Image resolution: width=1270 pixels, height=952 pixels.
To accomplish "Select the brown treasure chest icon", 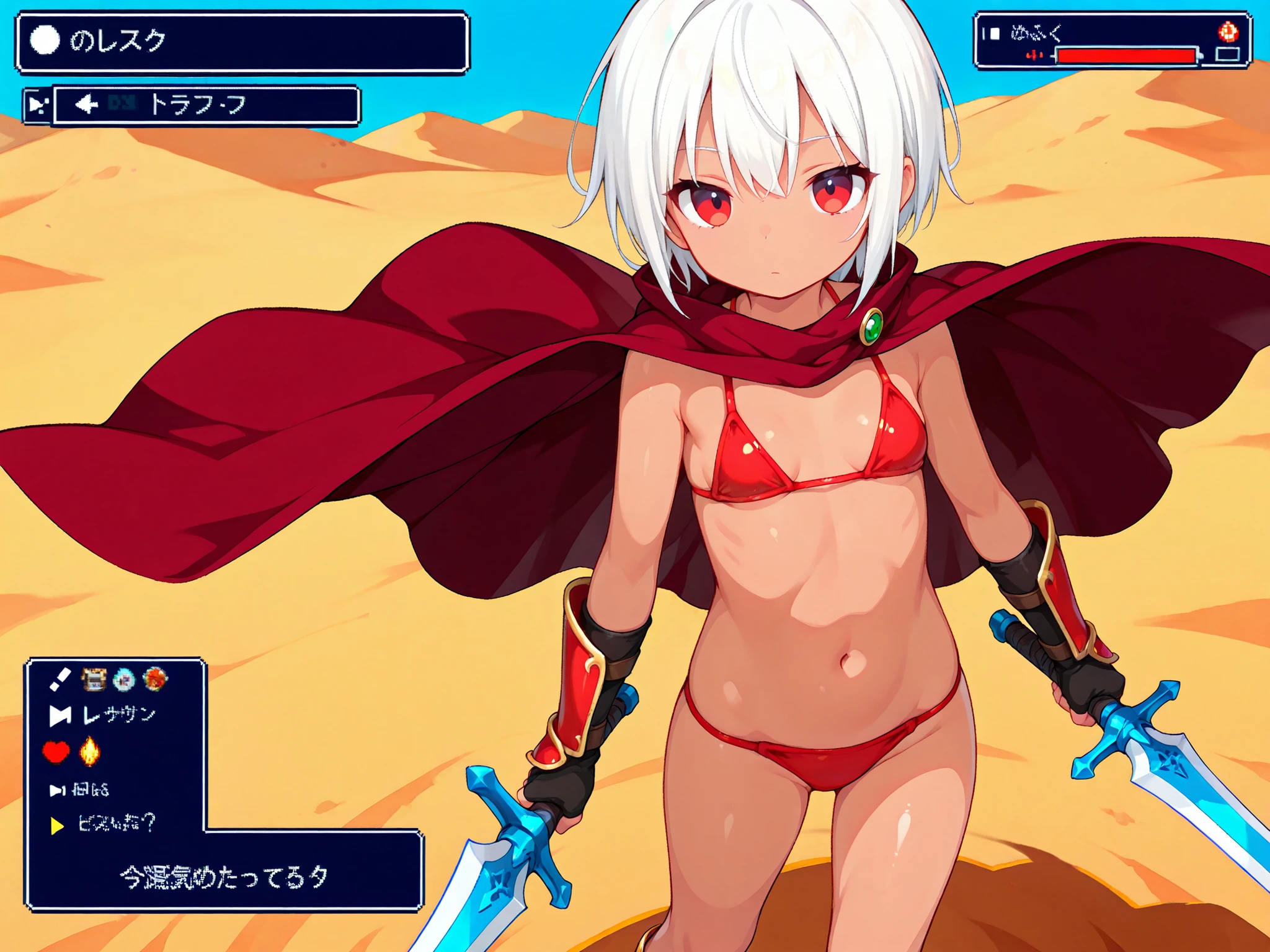I will tap(94, 680).
